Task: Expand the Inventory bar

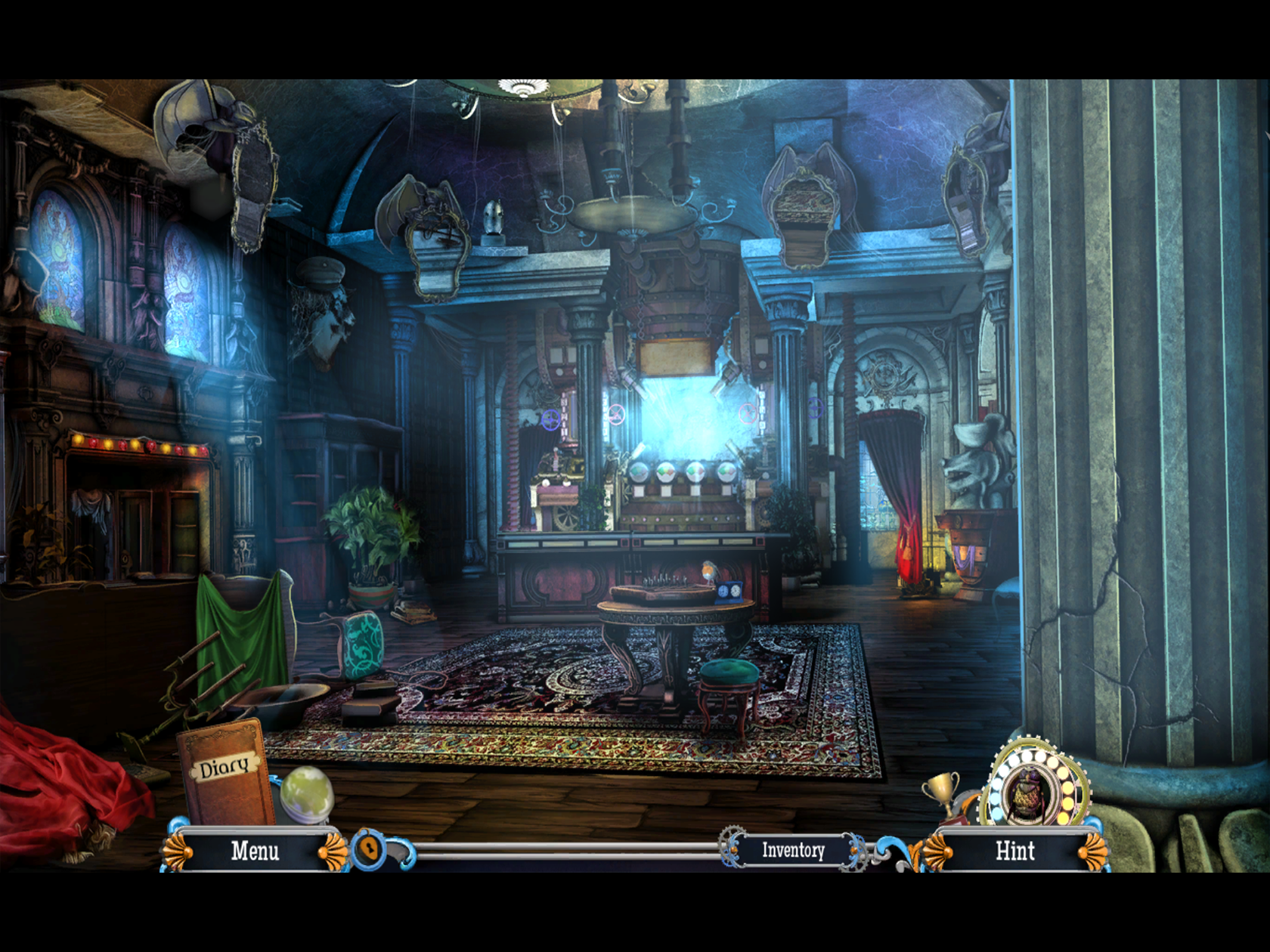Action: pyautogui.click(x=792, y=851)
